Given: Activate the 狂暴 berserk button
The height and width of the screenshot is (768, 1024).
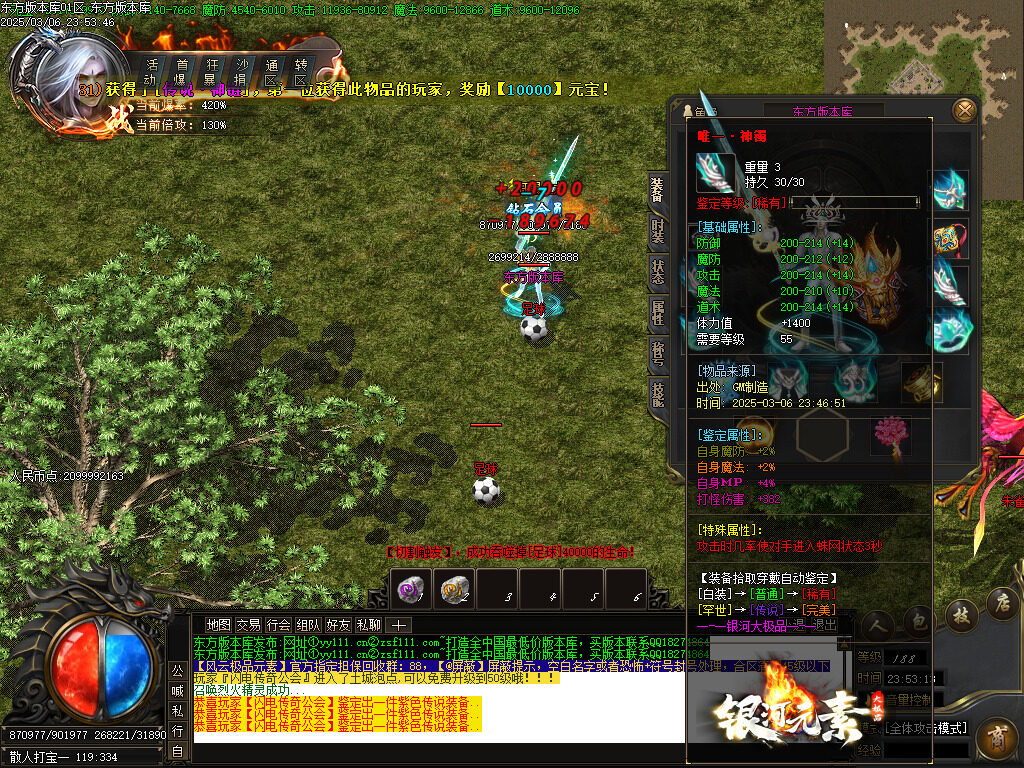Looking at the screenshot, I should click(x=211, y=72).
